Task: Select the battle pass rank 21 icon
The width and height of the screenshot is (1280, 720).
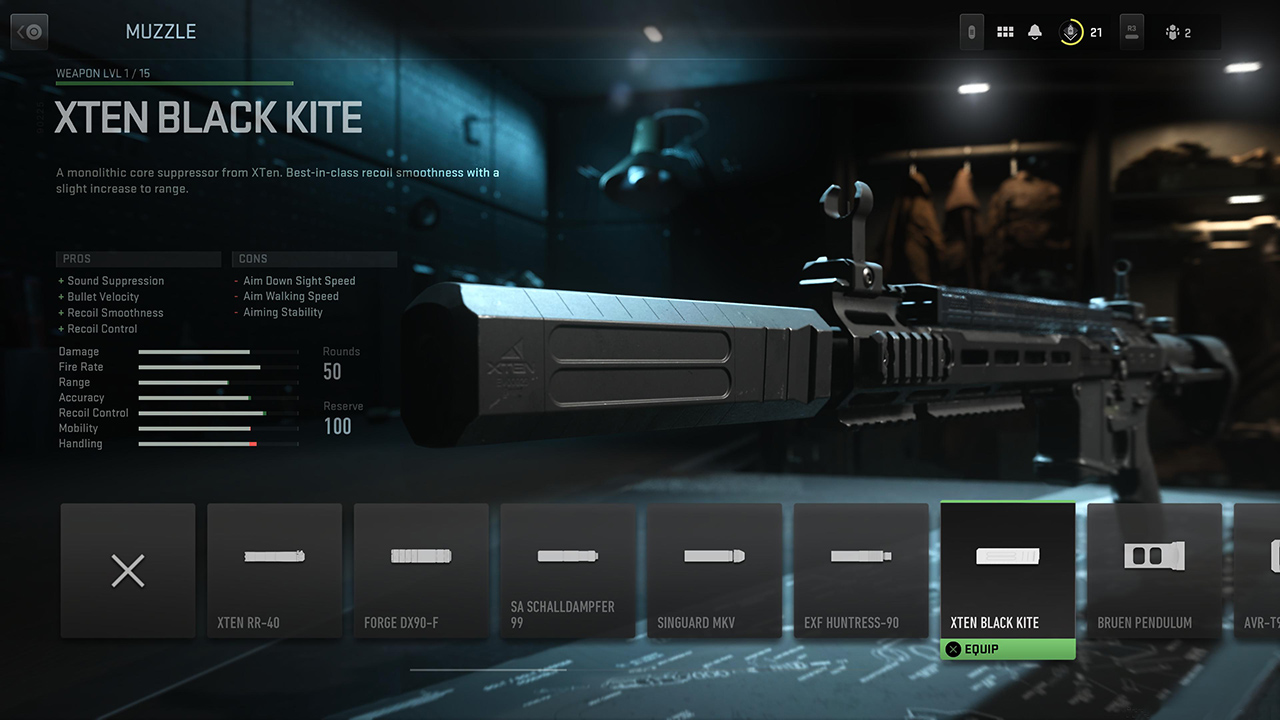Action: click(1072, 31)
